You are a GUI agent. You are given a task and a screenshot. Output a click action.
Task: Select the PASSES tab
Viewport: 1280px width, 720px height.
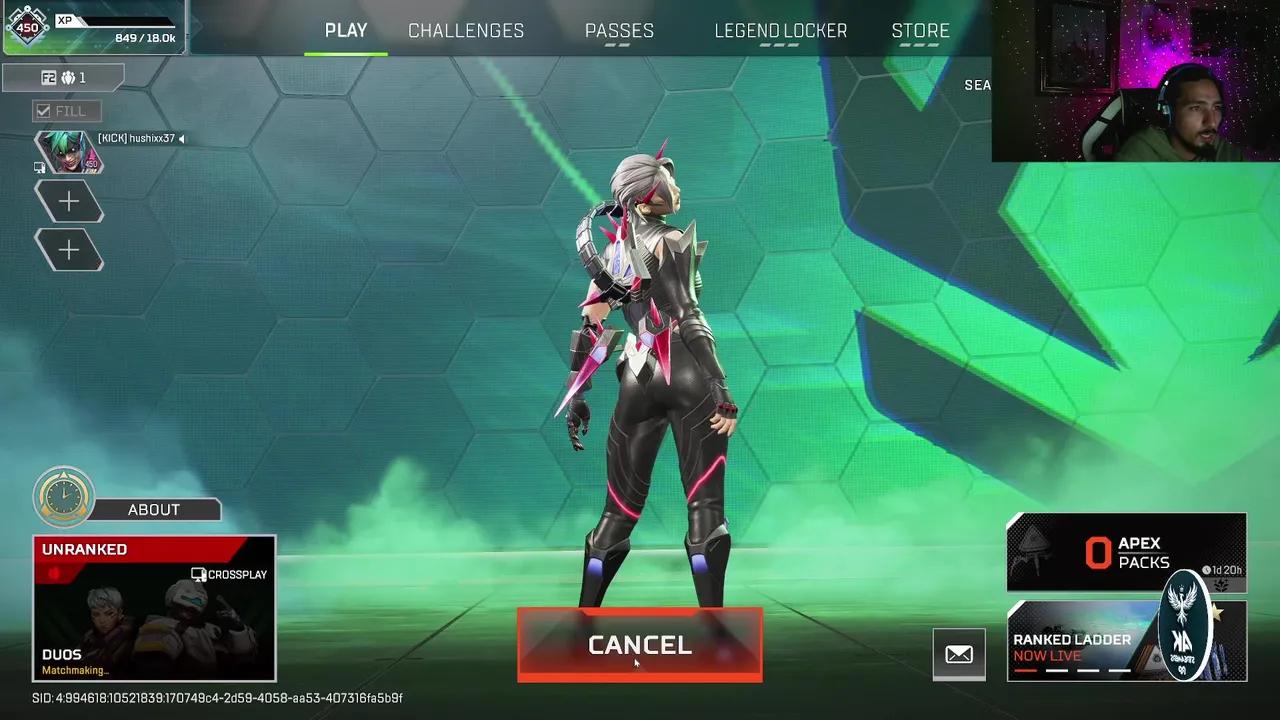tap(620, 31)
